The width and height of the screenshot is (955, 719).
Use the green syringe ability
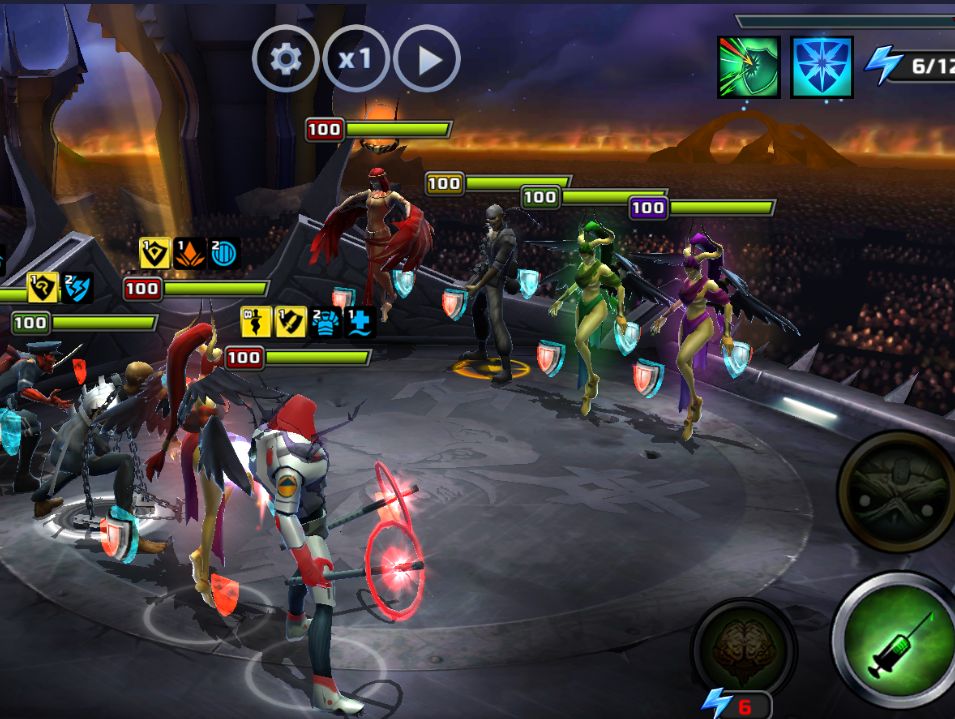pyautogui.click(x=895, y=641)
